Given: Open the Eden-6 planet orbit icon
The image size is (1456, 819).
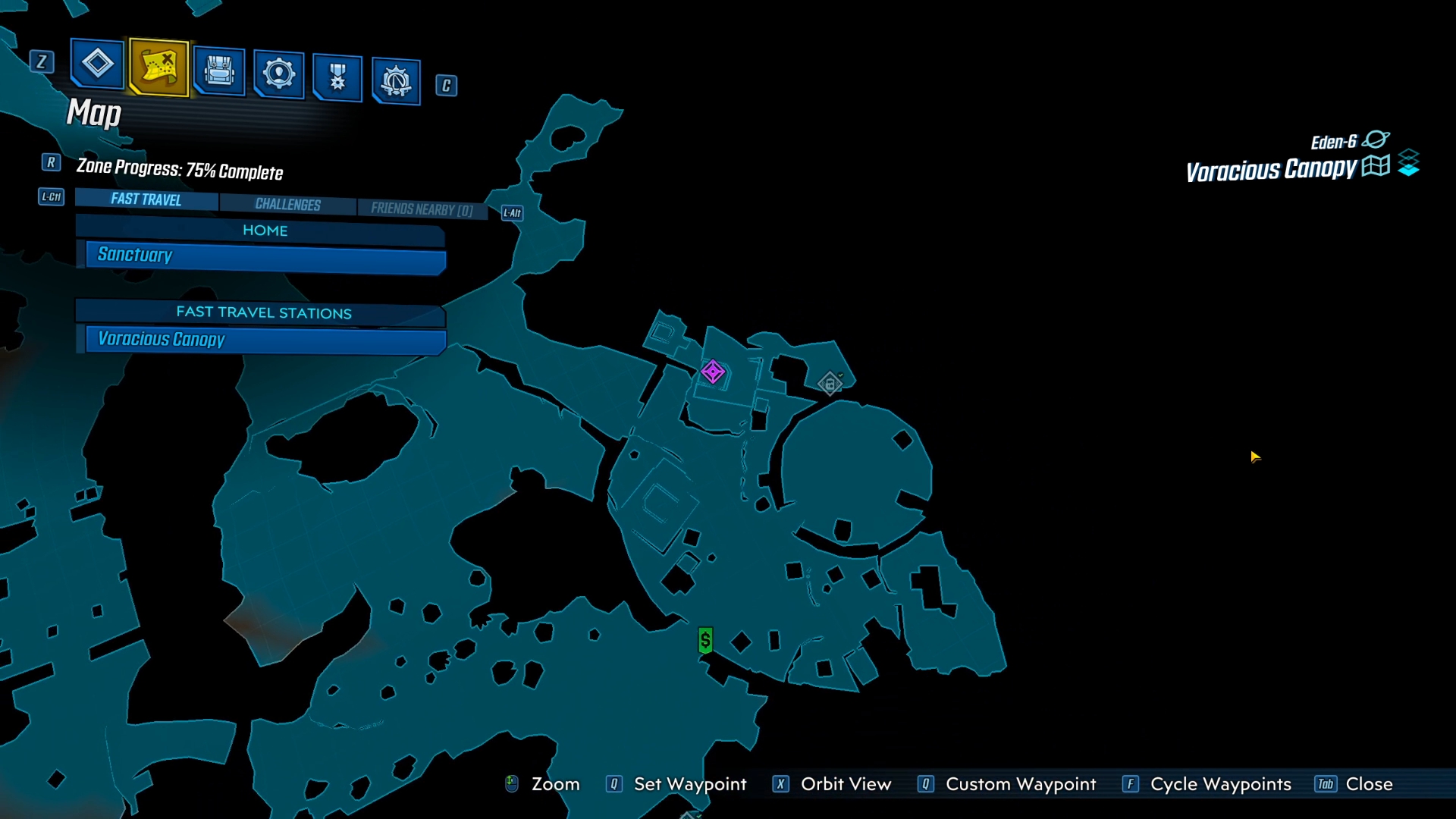Looking at the screenshot, I should (1376, 140).
